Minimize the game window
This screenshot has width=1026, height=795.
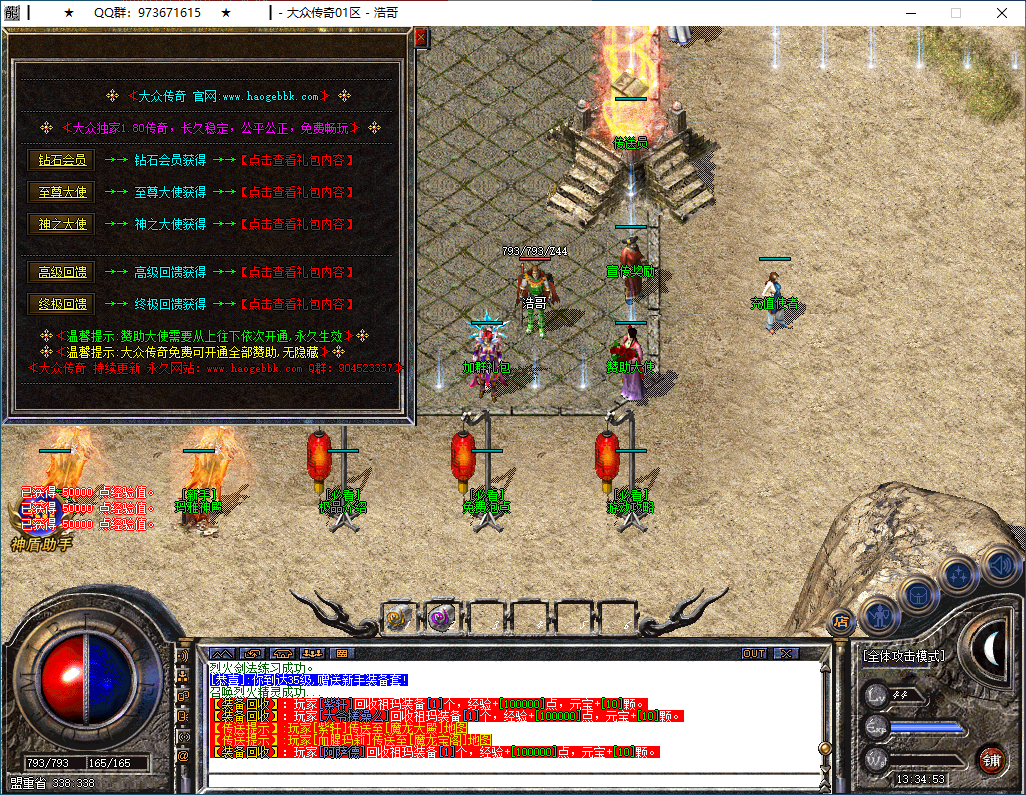[909, 13]
